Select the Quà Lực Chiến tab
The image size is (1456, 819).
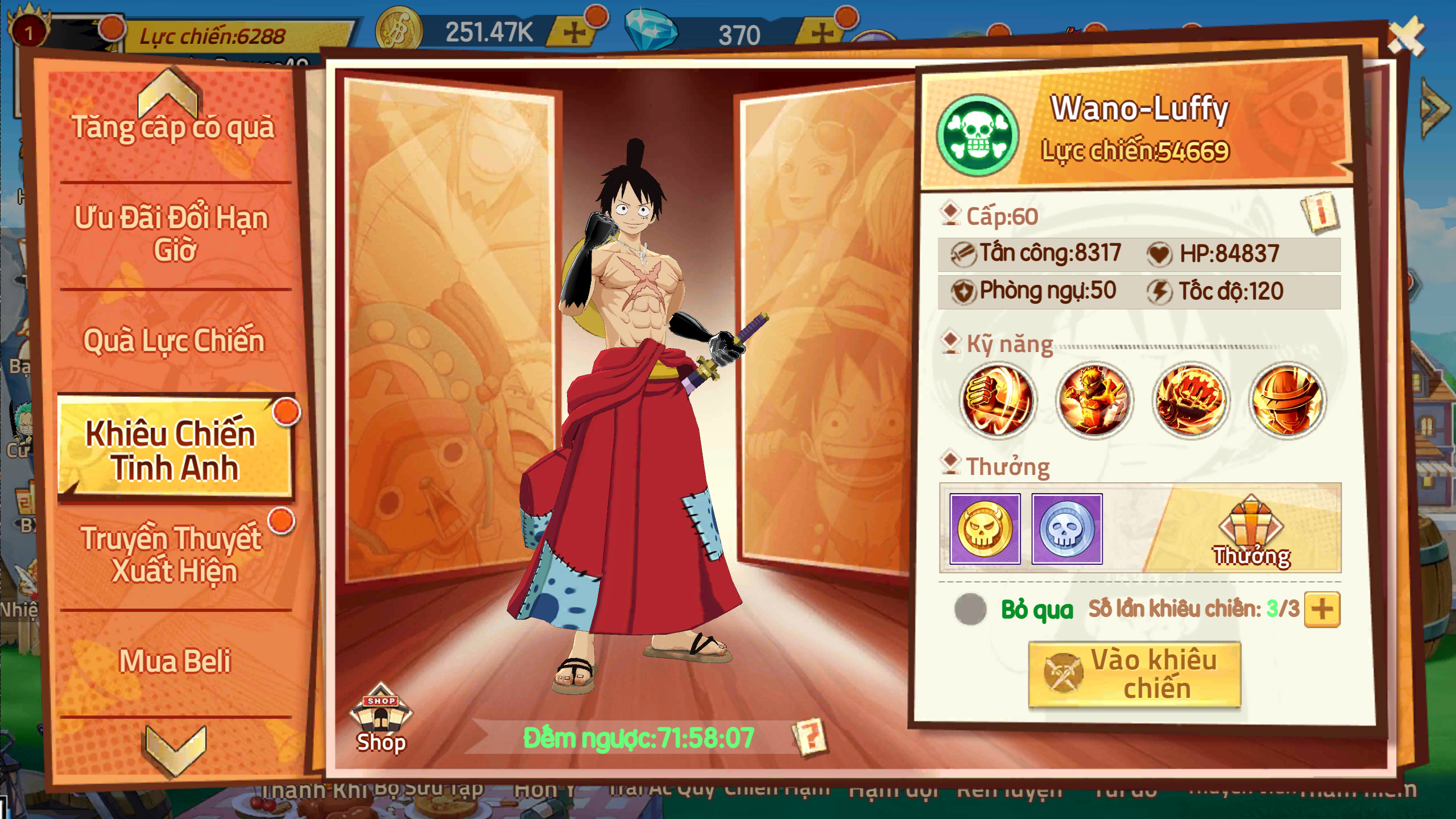(x=173, y=340)
